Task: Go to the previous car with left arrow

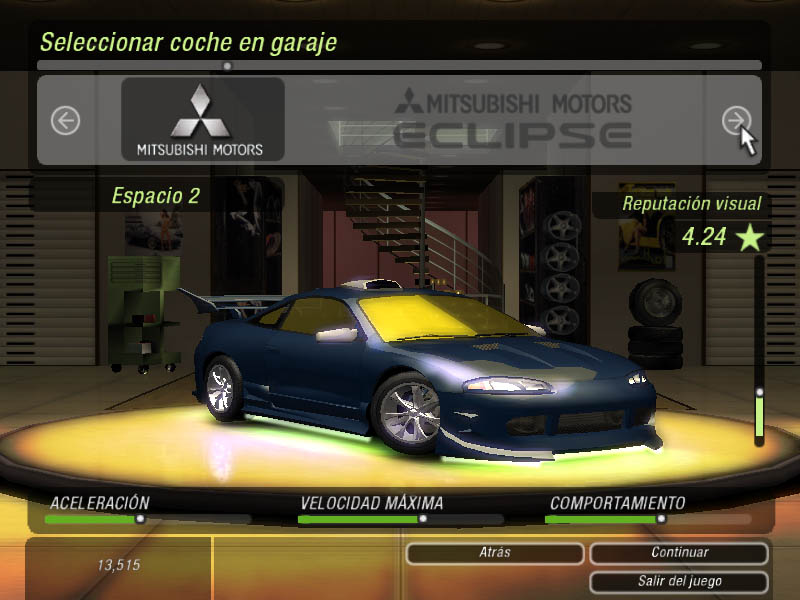Action: tap(65, 121)
